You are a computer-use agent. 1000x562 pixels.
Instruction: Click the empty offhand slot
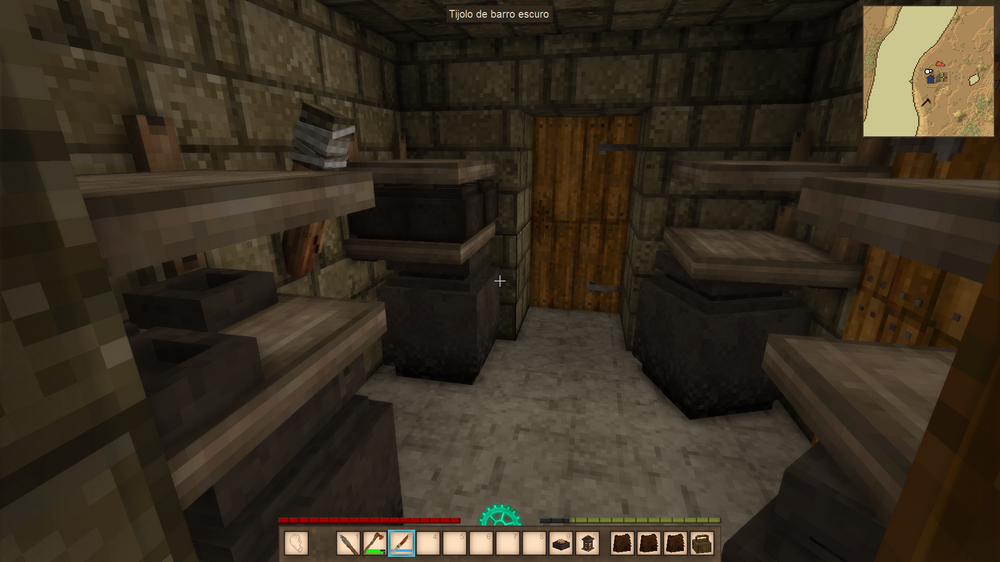[x=296, y=544]
